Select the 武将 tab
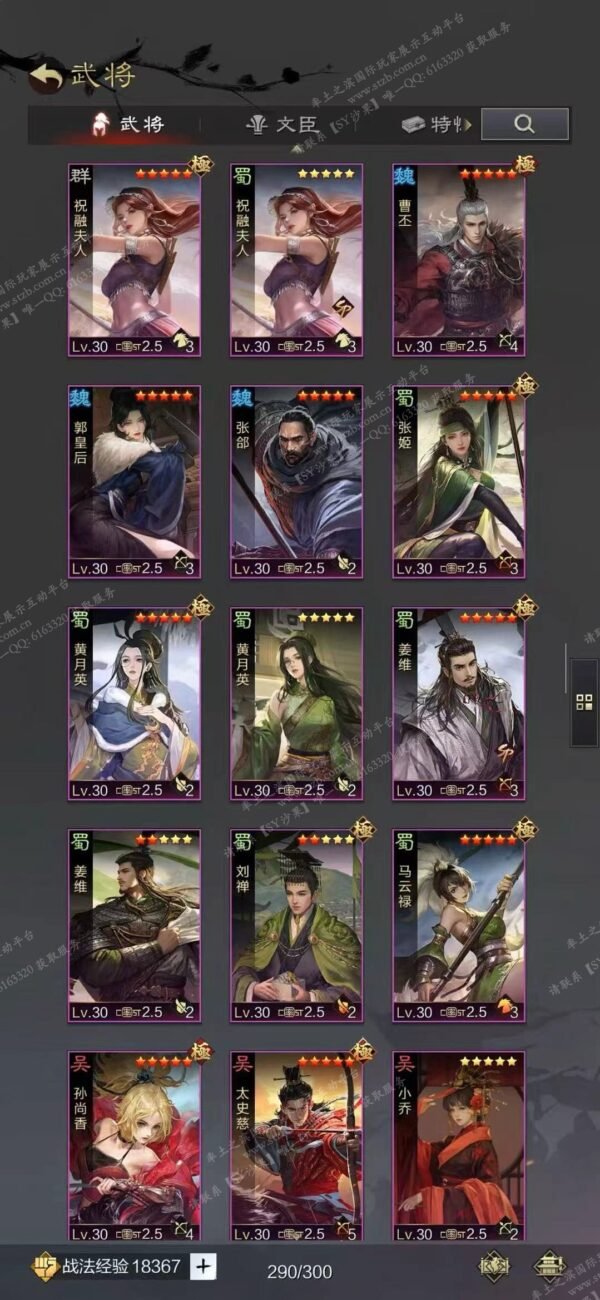The image size is (600, 1300). point(129,125)
